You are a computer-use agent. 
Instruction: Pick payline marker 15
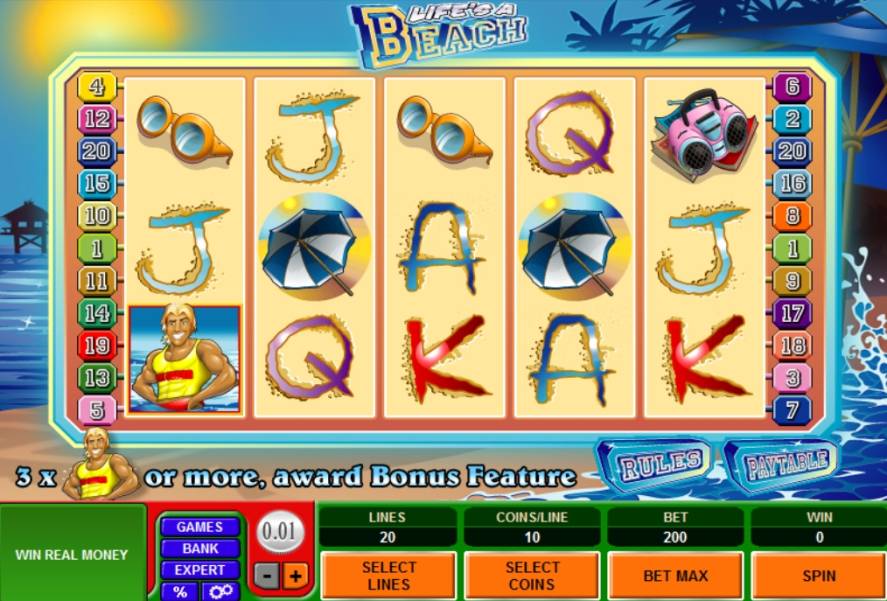[x=97, y=183]
